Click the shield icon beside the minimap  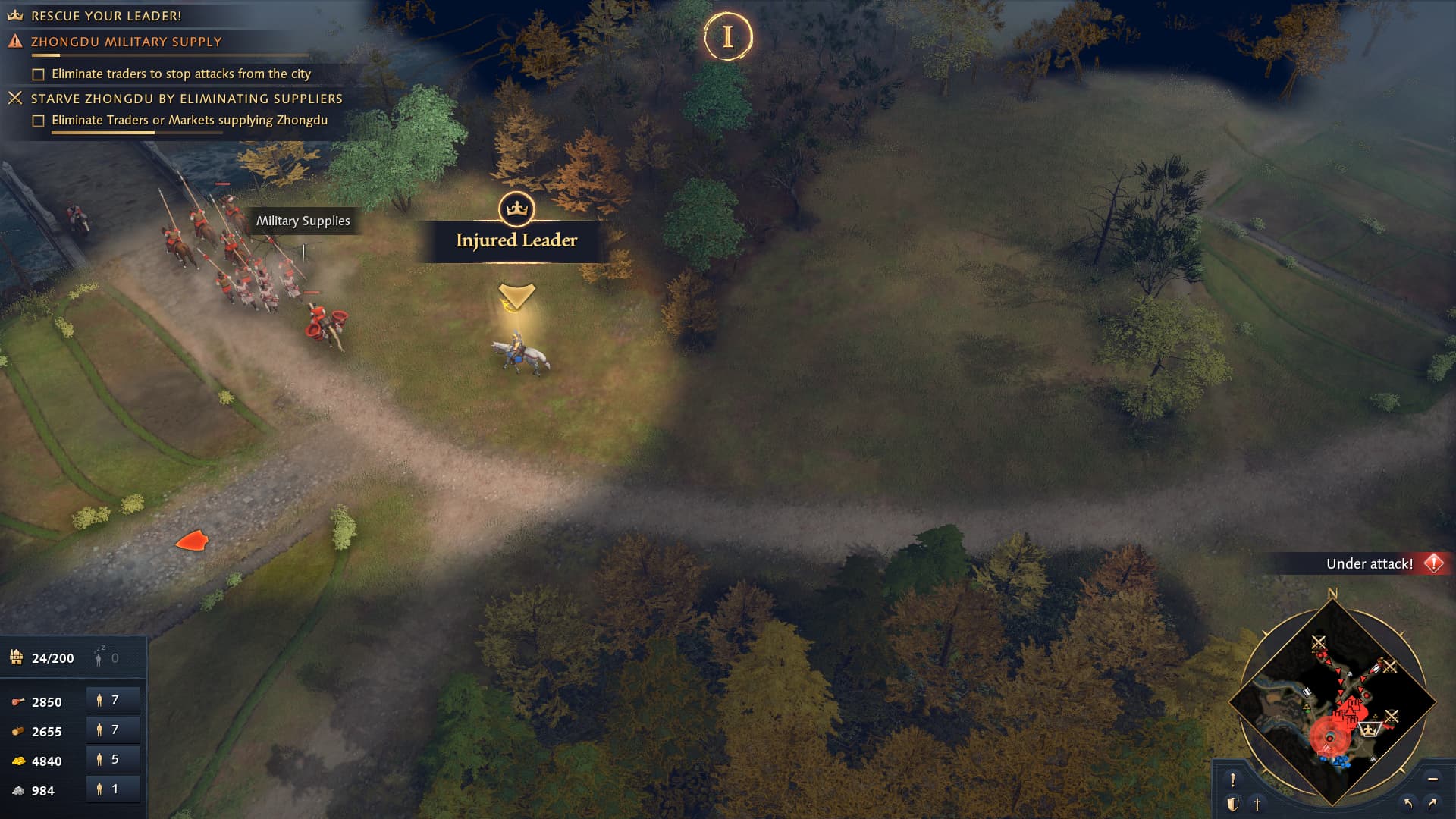tap(1233, 802)
